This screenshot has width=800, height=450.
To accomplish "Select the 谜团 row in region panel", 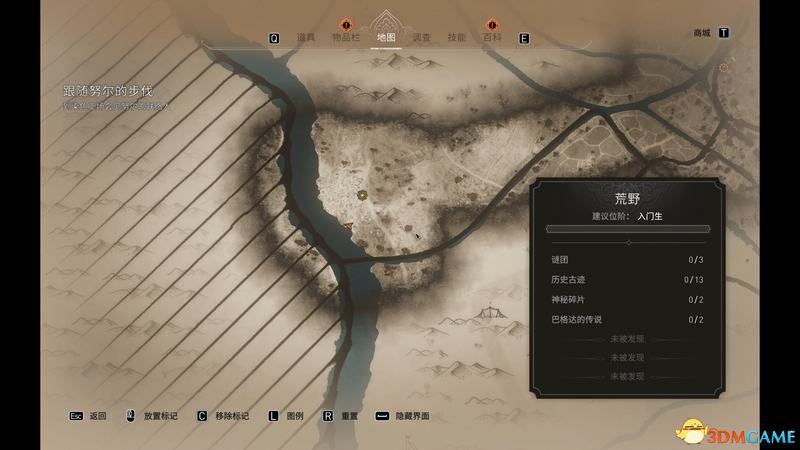I will (628, 260).
